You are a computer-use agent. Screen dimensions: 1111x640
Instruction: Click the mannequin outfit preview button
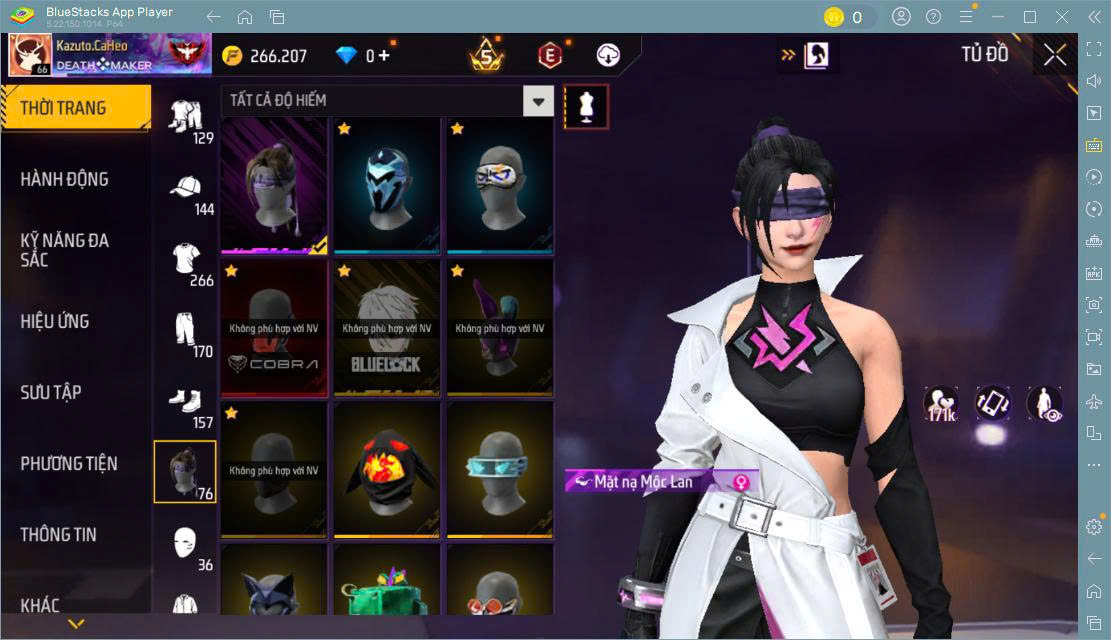tap(586, 107)
